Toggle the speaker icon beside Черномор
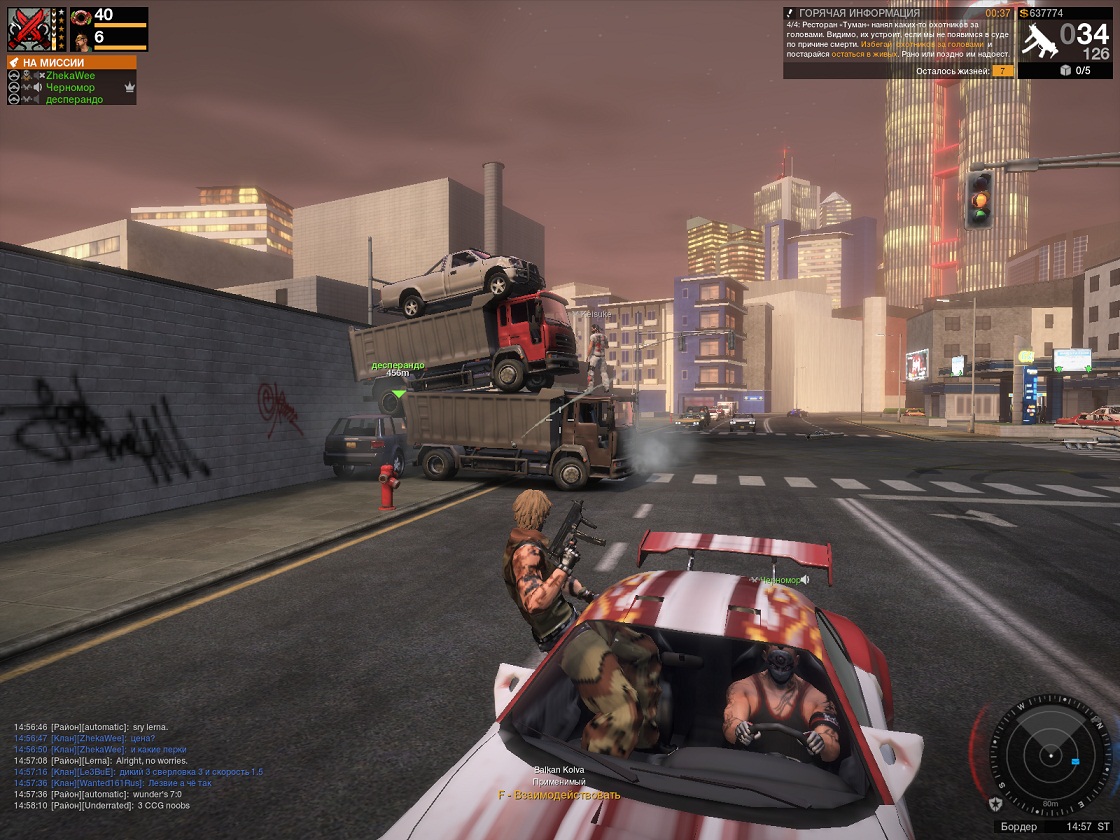This screenshot has width=1120, height=840. 37,87
